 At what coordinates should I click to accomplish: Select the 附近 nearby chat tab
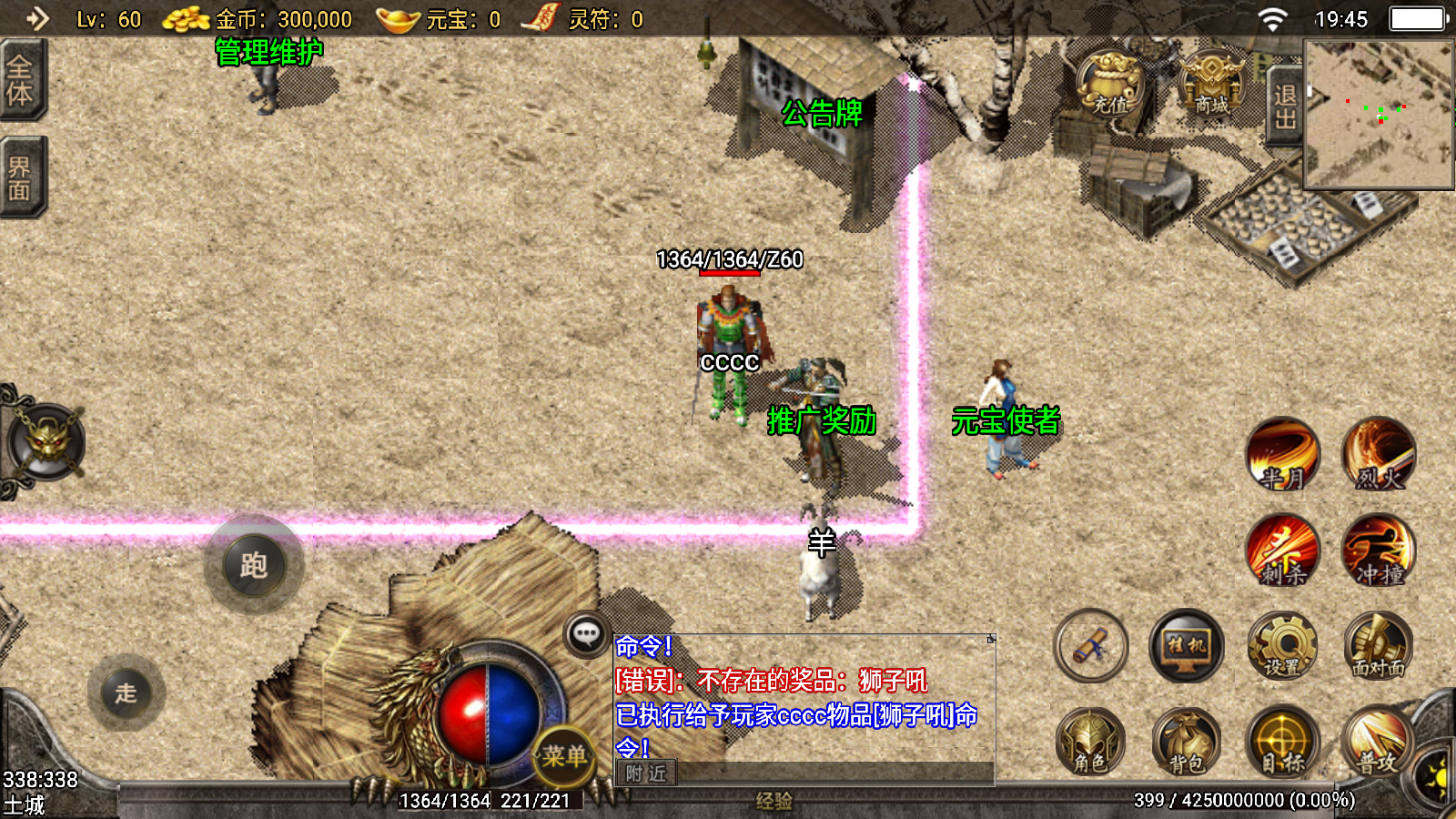click(x=646, y=773)
